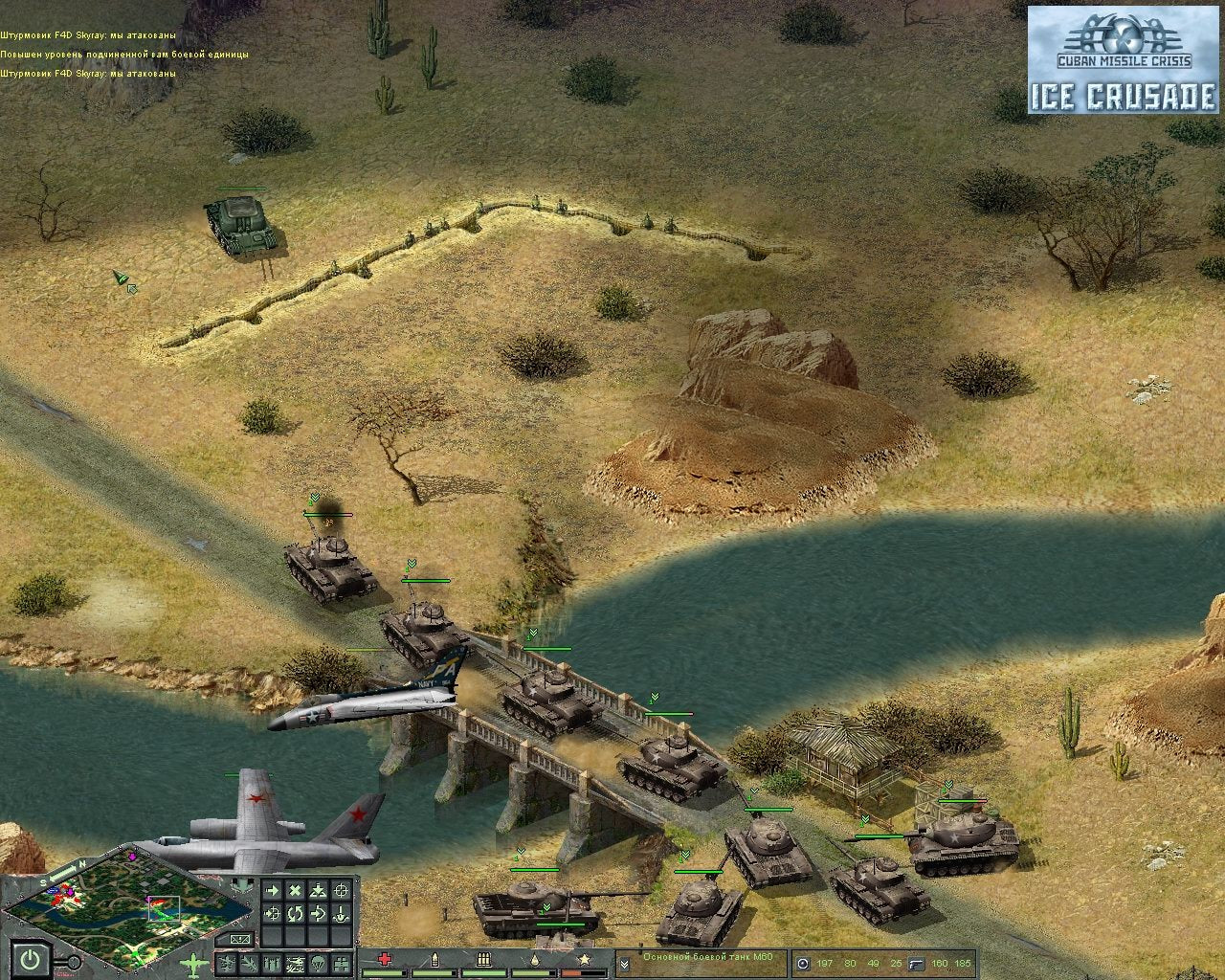The height and width of the screenshot is (980, 1225).
Task: Activate the rotate unit command
Action: click(x=295, y=913)
